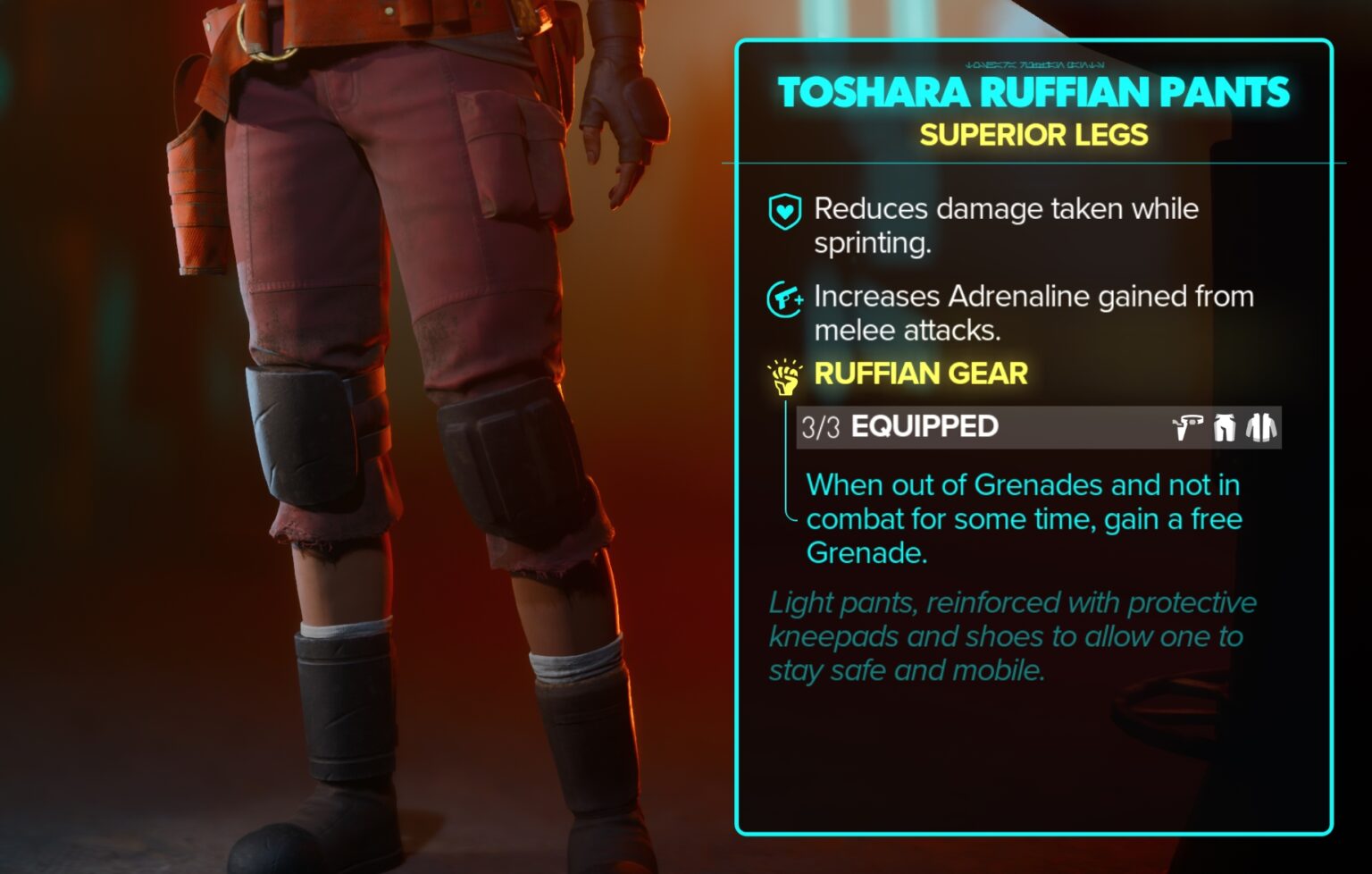Image resolution: width=1372 pixels, height=874 pixels.
Task: Click the holster belt slot icon
Action: coord(1187,427)
